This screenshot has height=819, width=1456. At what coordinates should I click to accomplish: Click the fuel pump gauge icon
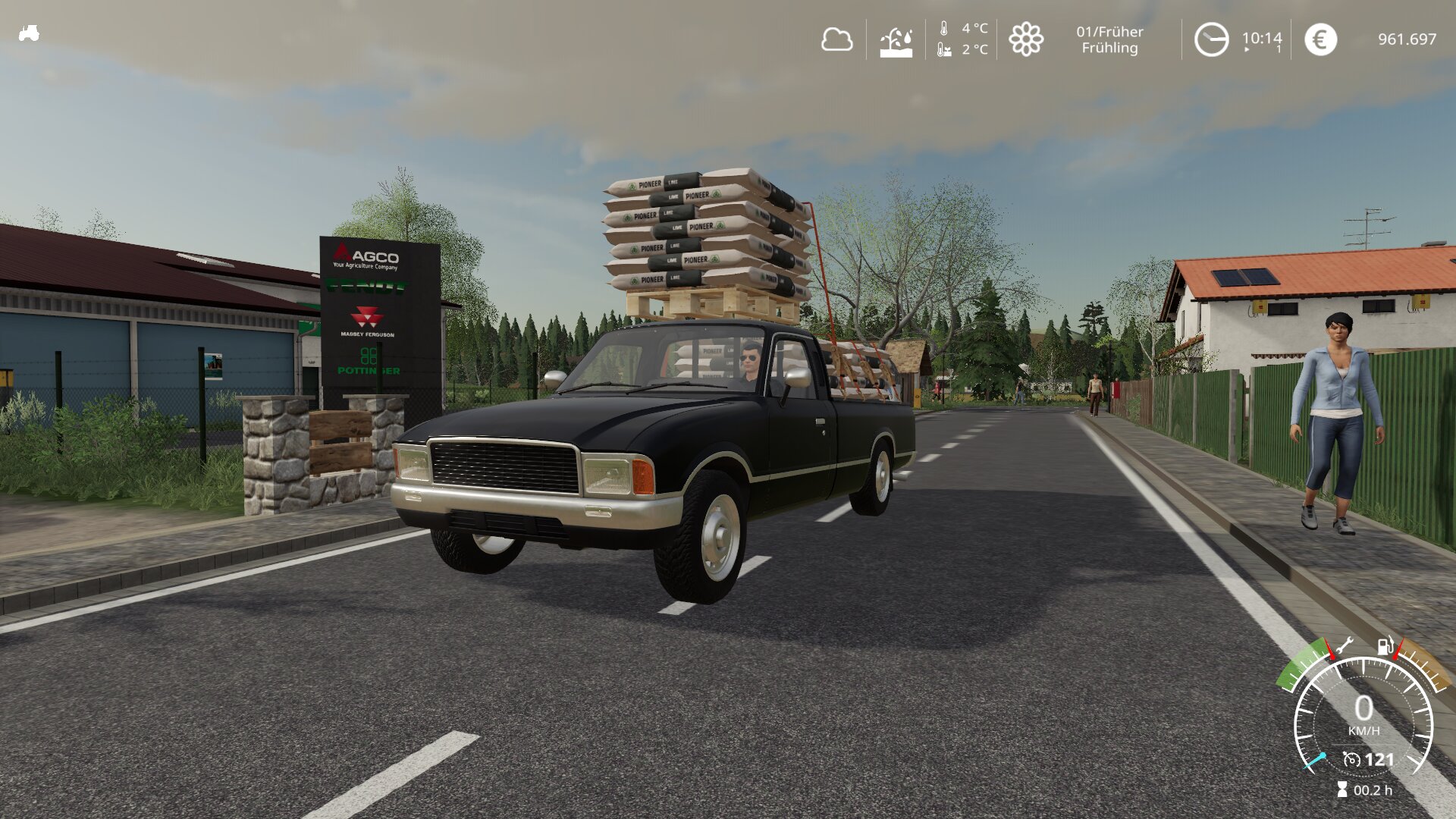coord(1385,646)
